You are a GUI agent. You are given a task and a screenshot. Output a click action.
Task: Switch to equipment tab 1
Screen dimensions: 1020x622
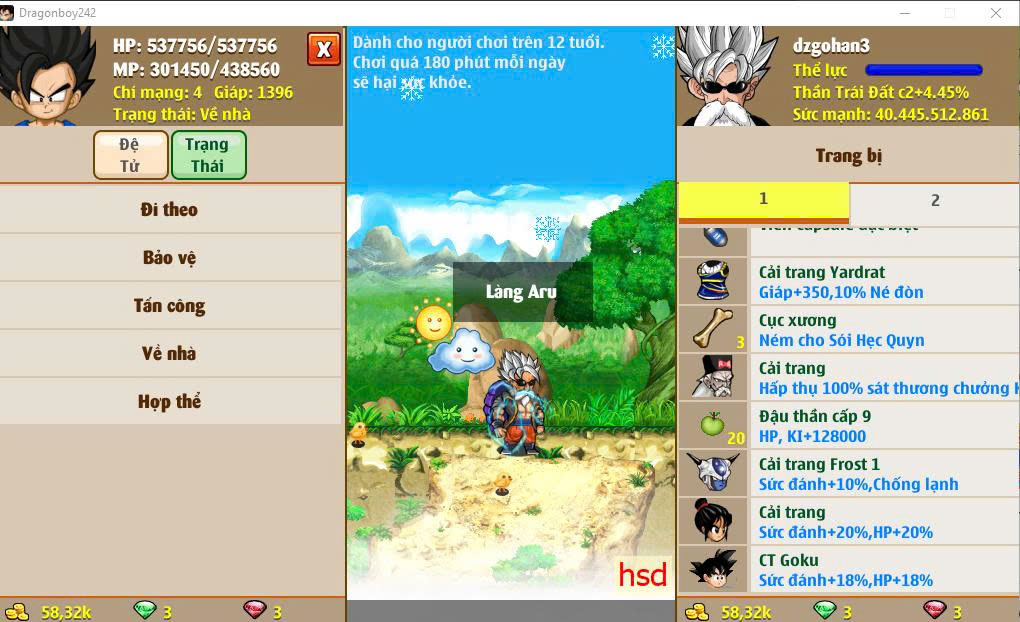click(763, 200)
